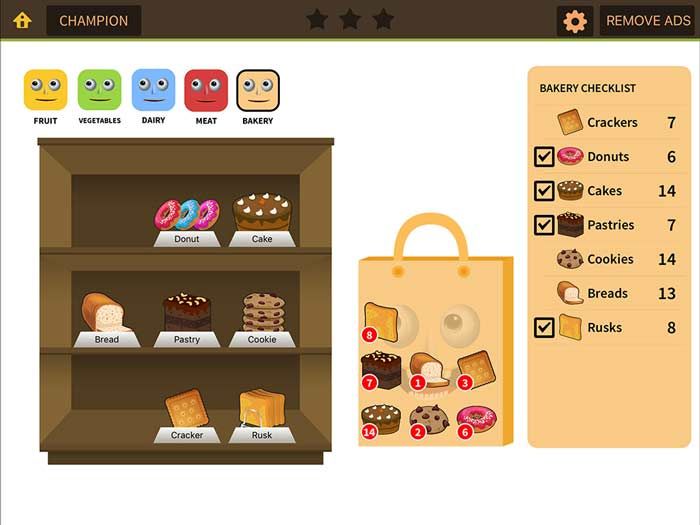700x525 pixels.
Task: Pick the Donut from the shelf
Action: [186, 214]
